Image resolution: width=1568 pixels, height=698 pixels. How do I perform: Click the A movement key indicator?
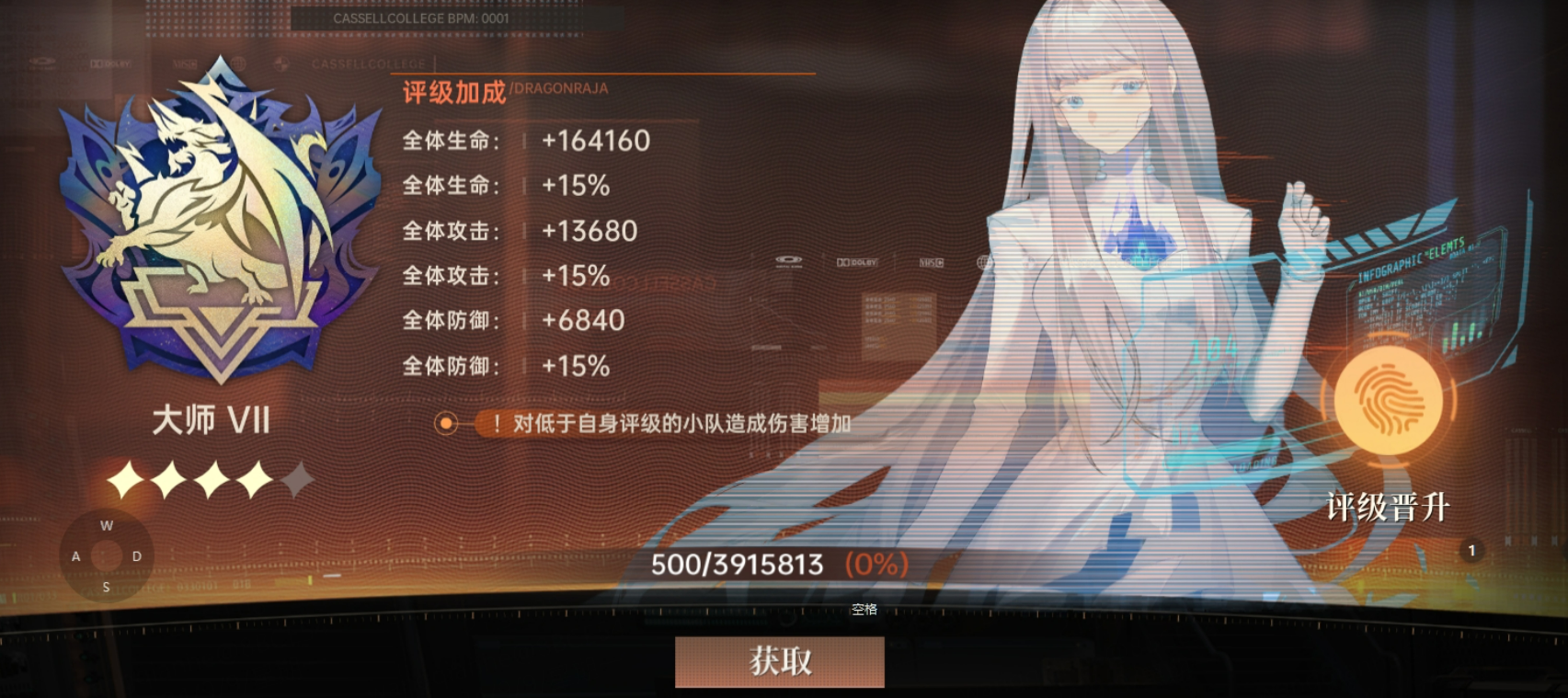(74, 555)
